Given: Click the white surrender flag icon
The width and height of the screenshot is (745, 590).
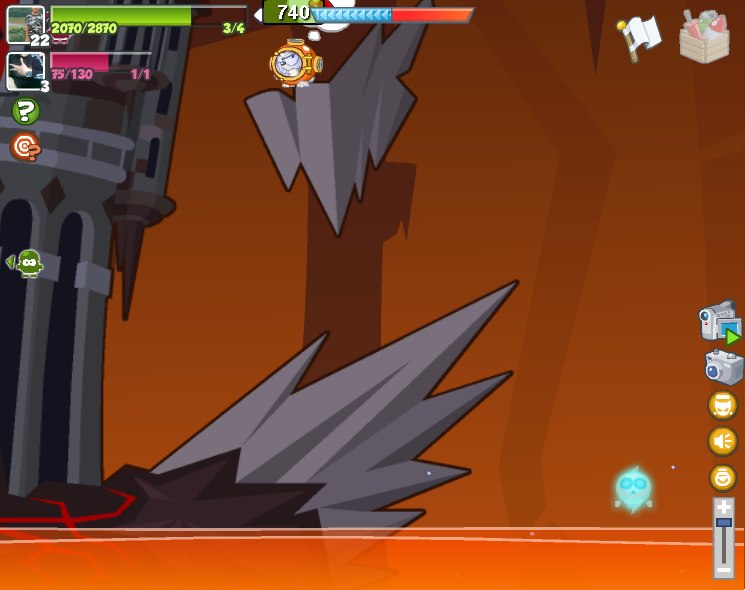Looking at the screenshot, I should click(639, 37).
